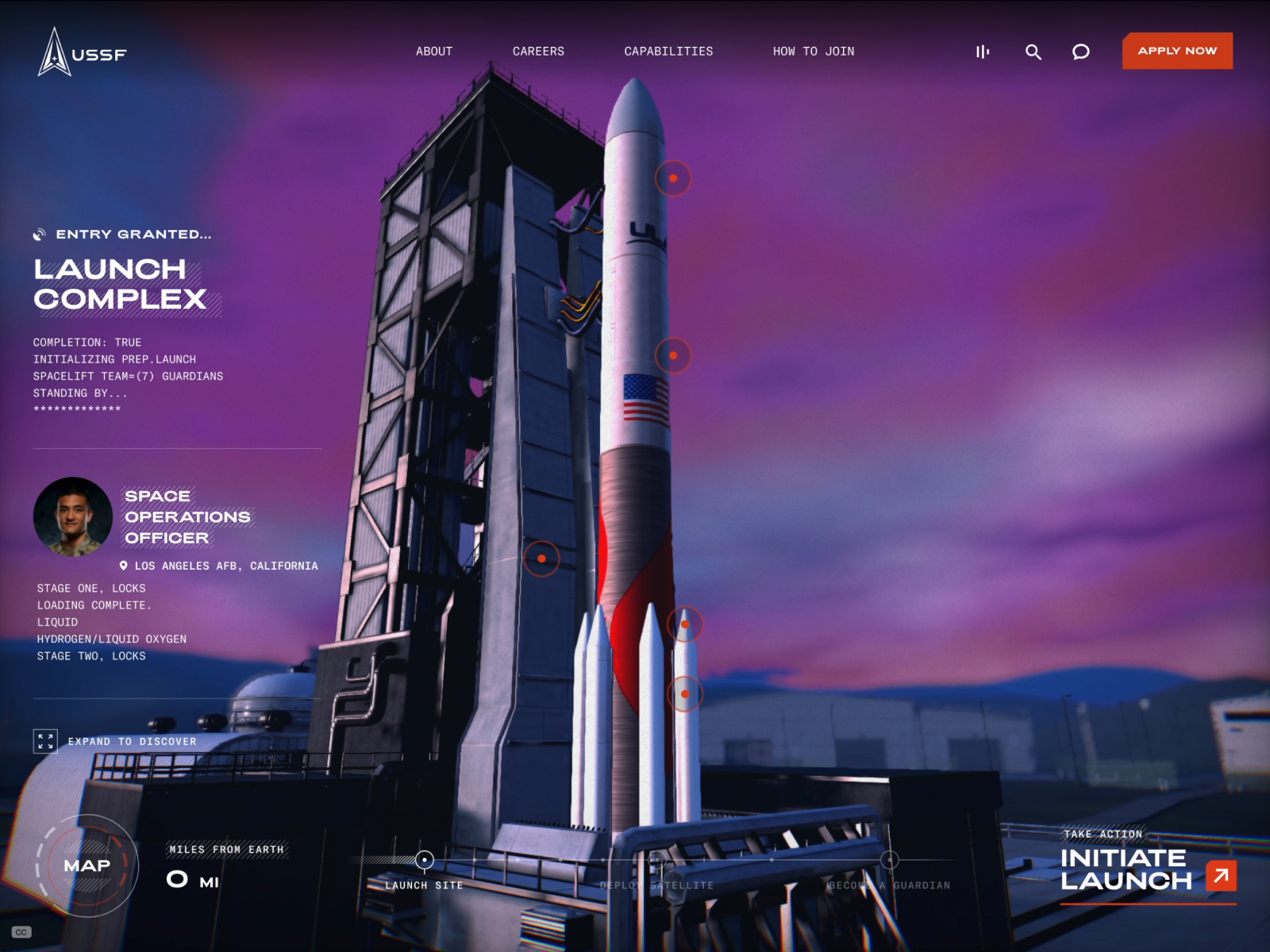Select the Deploy Satellite timeline marker

pyautogui.click(x=656, y=858)
